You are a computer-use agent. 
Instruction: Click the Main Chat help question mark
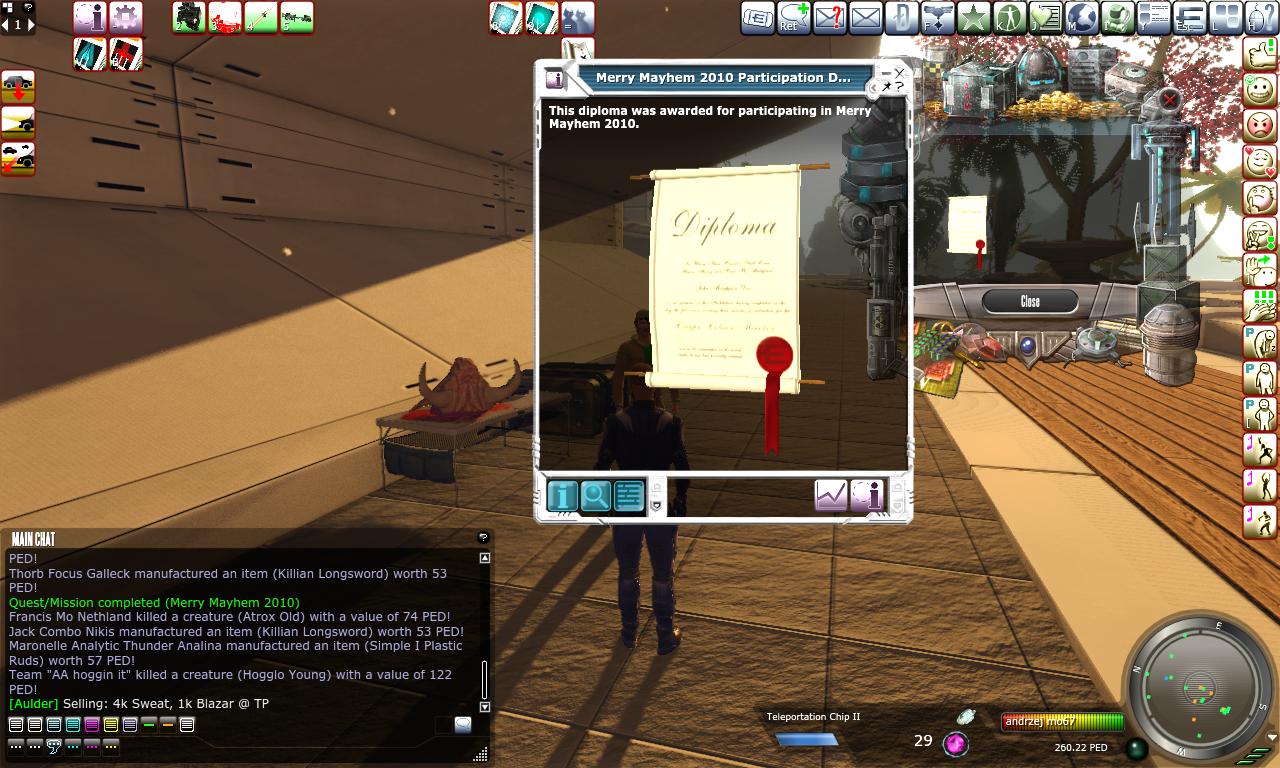pos(483,538)
